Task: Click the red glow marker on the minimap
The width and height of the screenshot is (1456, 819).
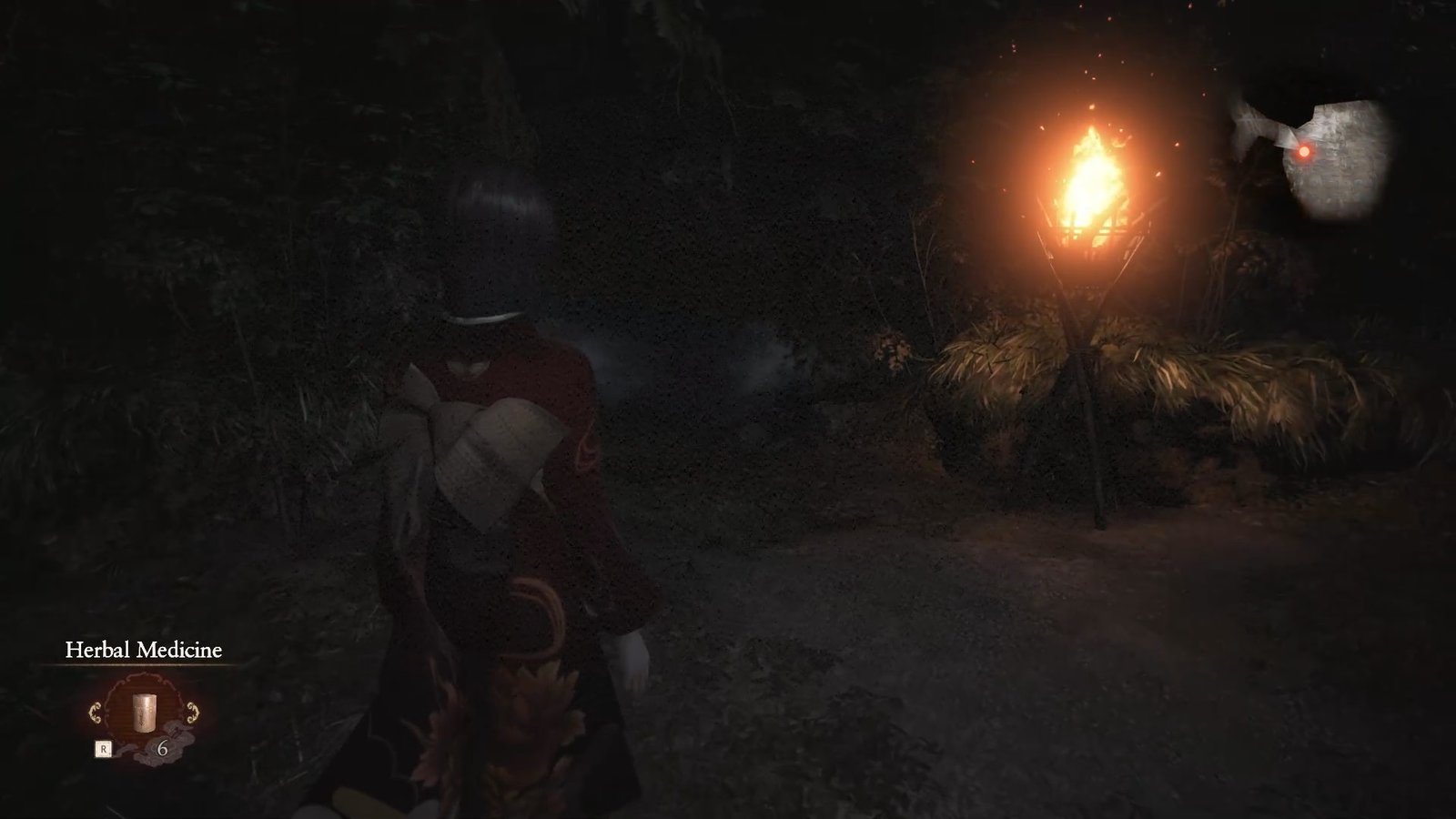Action: coord(1303,154)
